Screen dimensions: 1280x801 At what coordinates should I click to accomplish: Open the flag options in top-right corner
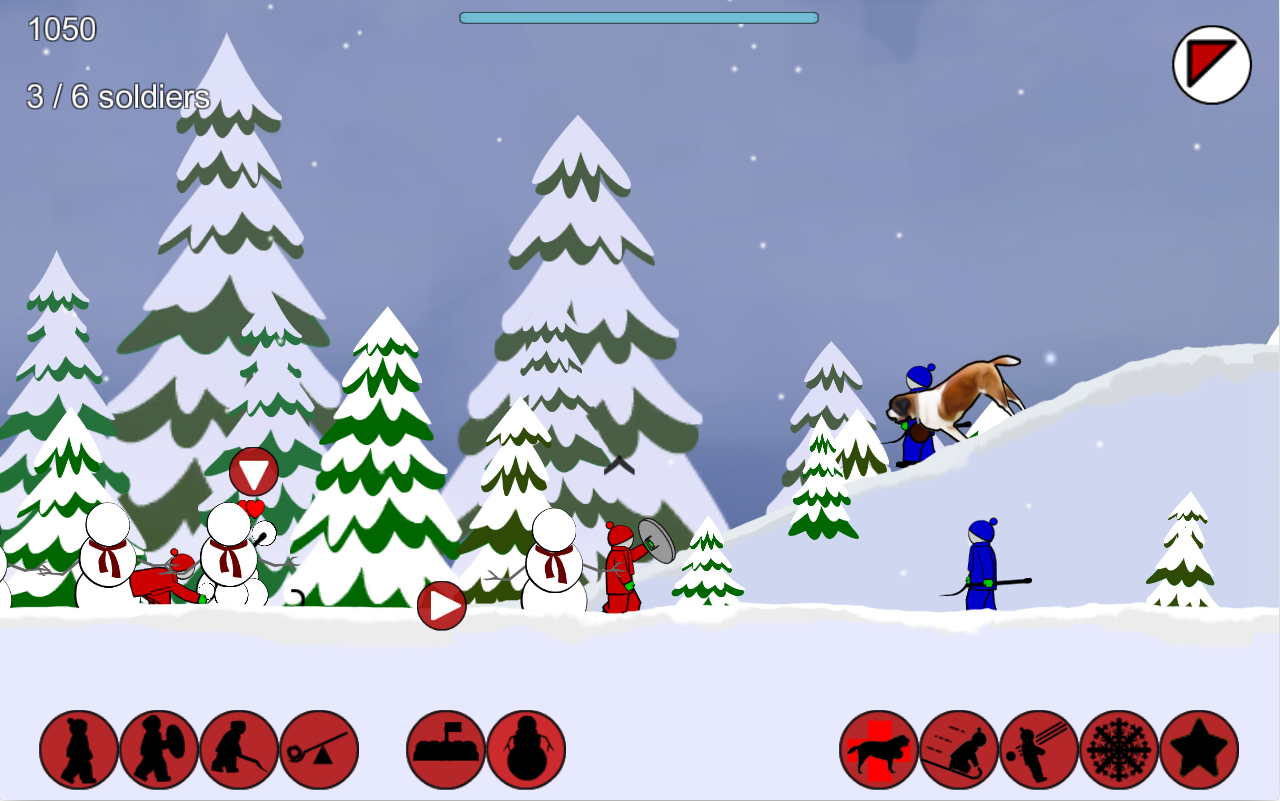point(1211,64)
